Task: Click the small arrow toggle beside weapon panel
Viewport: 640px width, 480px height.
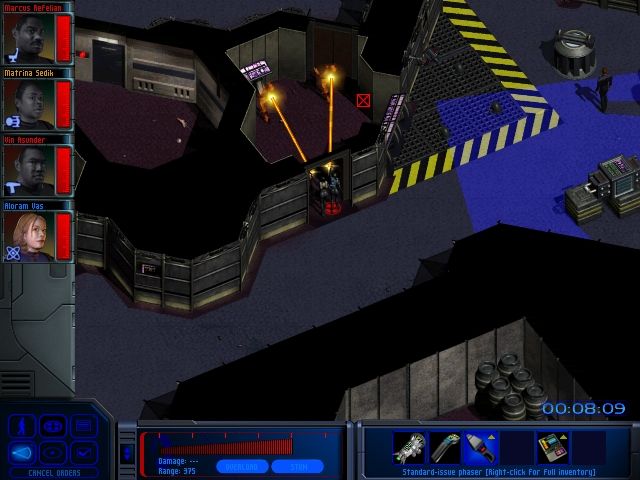Action: click(x=126, y=452)
